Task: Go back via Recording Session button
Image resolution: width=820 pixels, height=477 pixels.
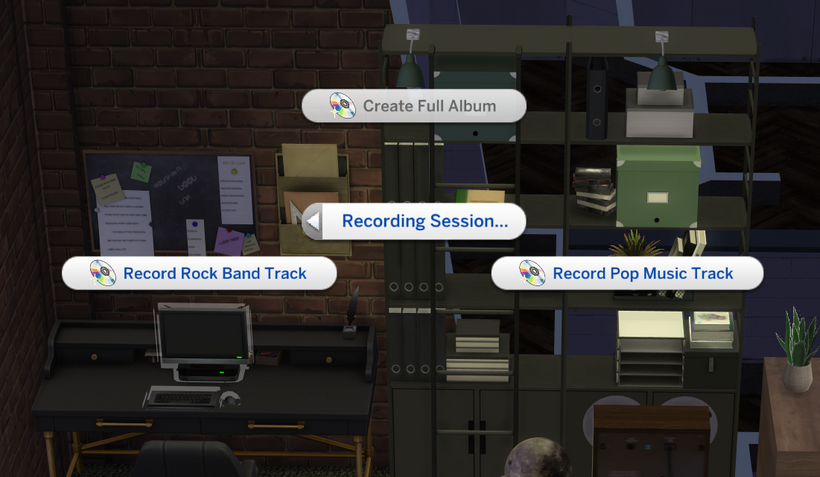Action: click(414, 221)
